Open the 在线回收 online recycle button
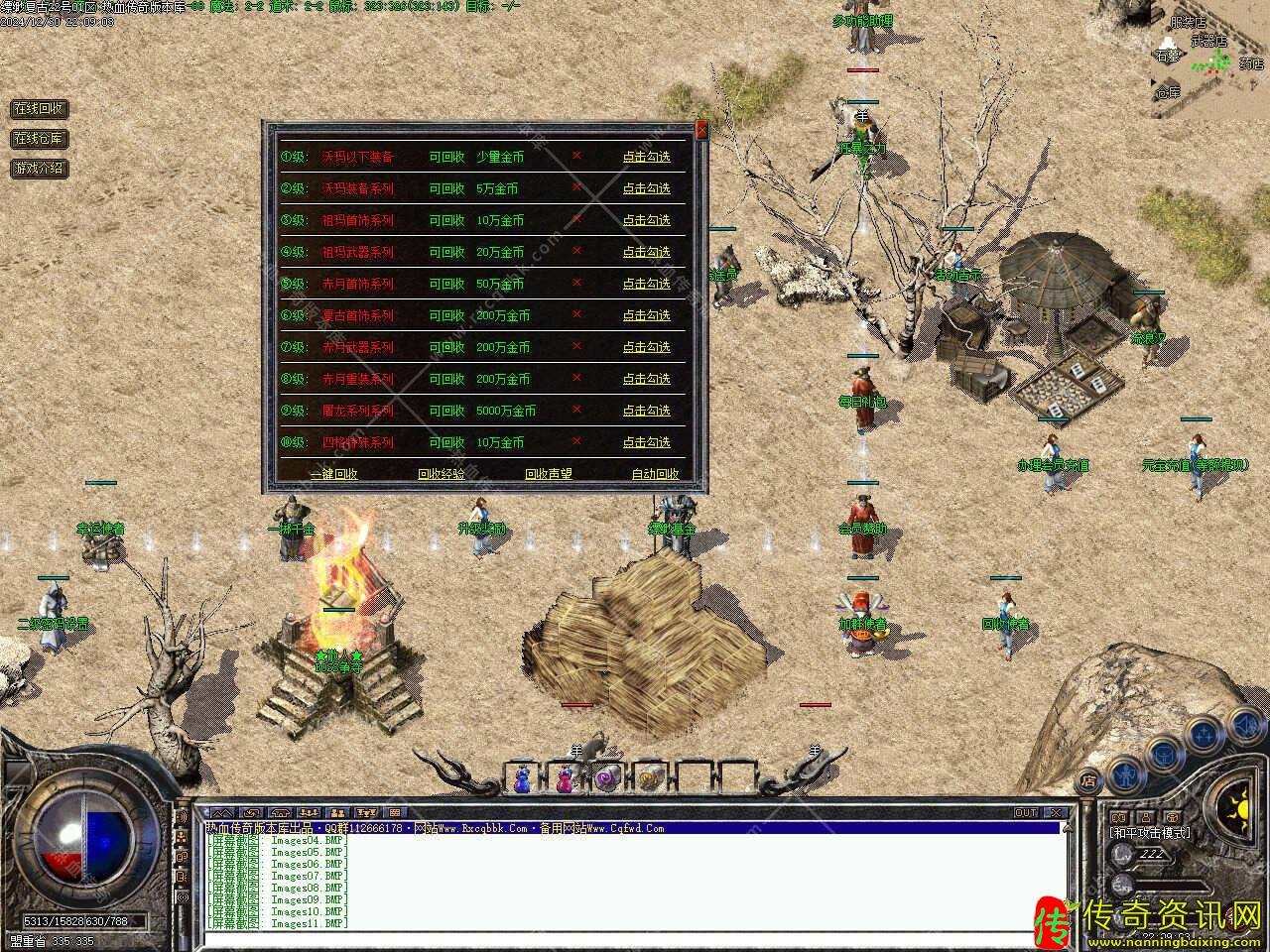 point(39,108)
